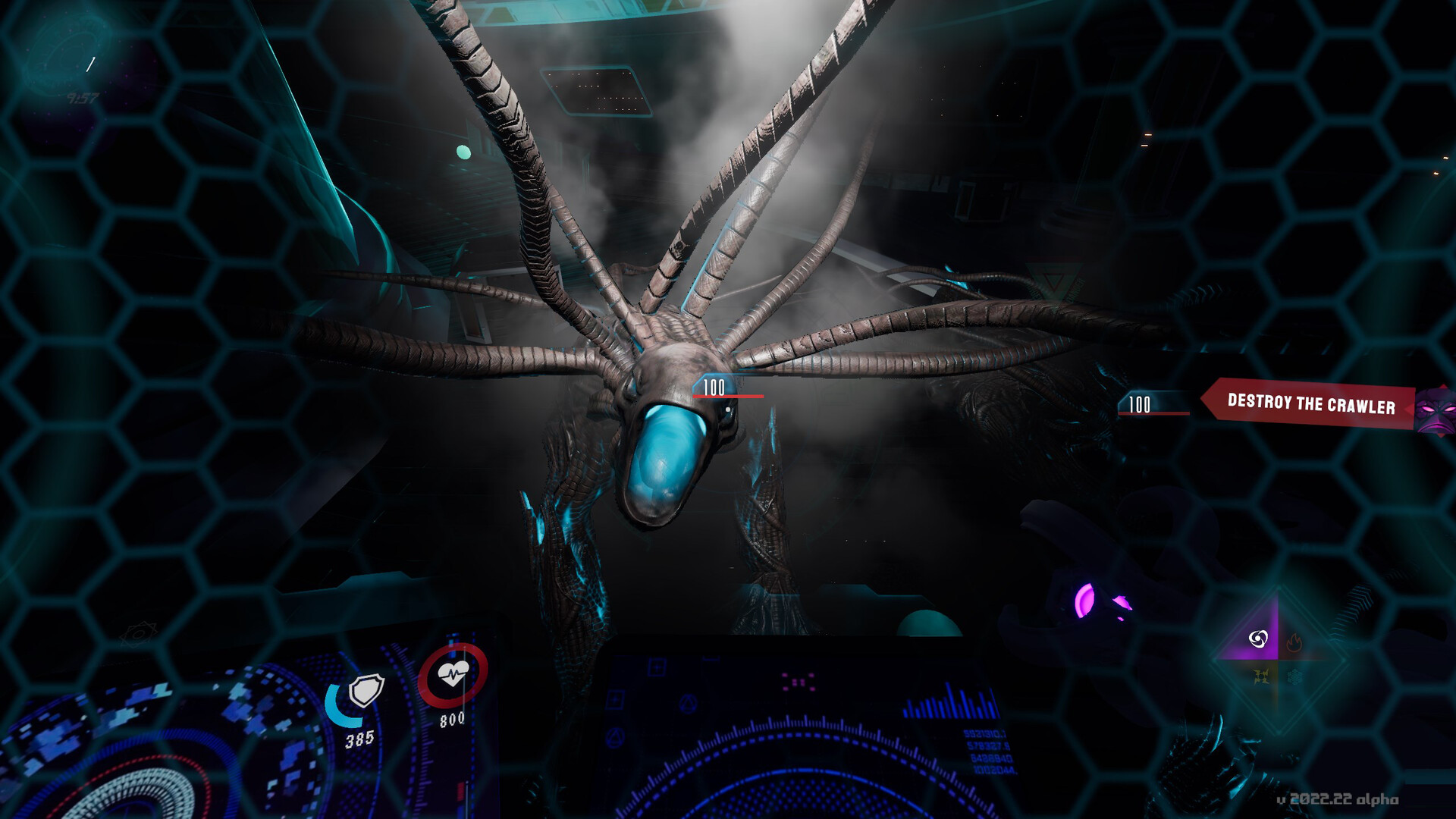Pick the yellow shuriken element
This screenshot has height=819, width=1456.
(x=1260, y=676)
